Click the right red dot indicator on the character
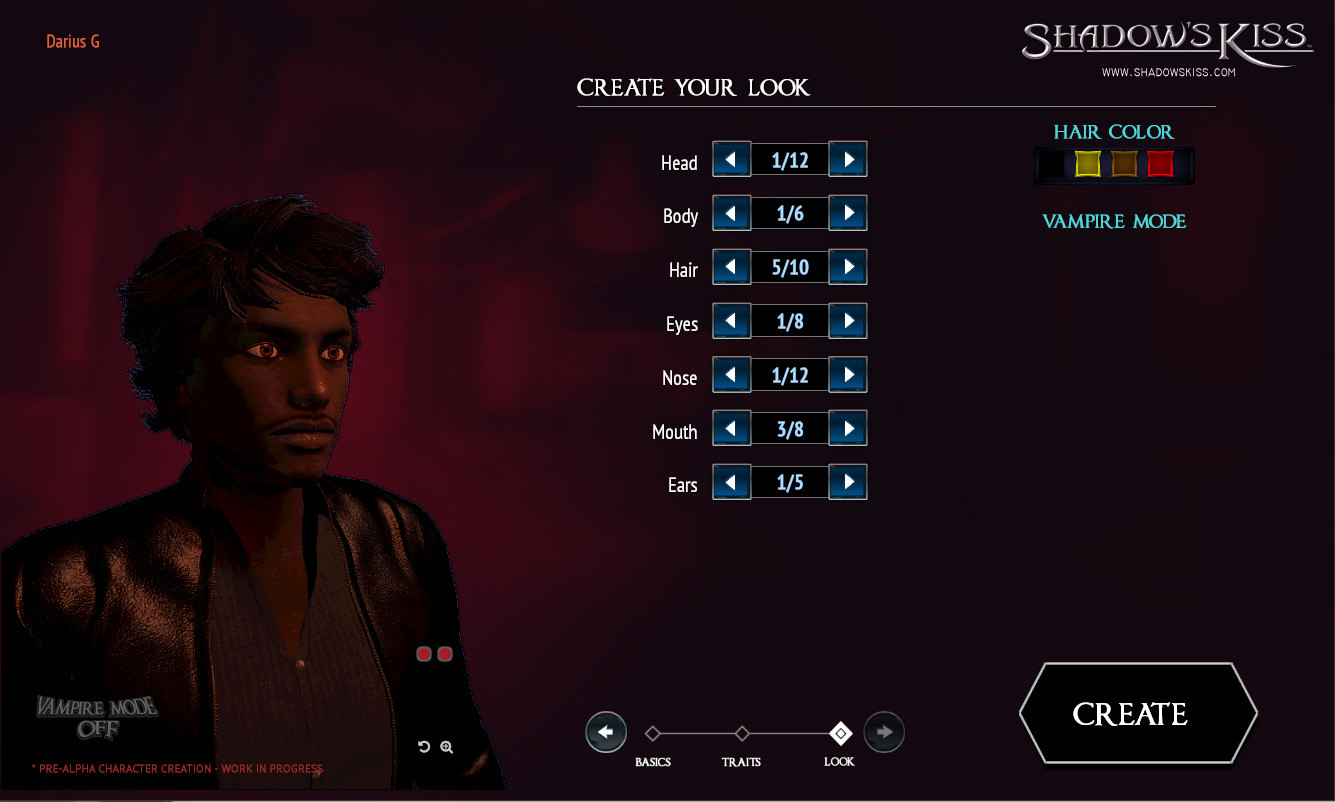The height and width of the screenshot is (802, 1335). click(444, 653)
